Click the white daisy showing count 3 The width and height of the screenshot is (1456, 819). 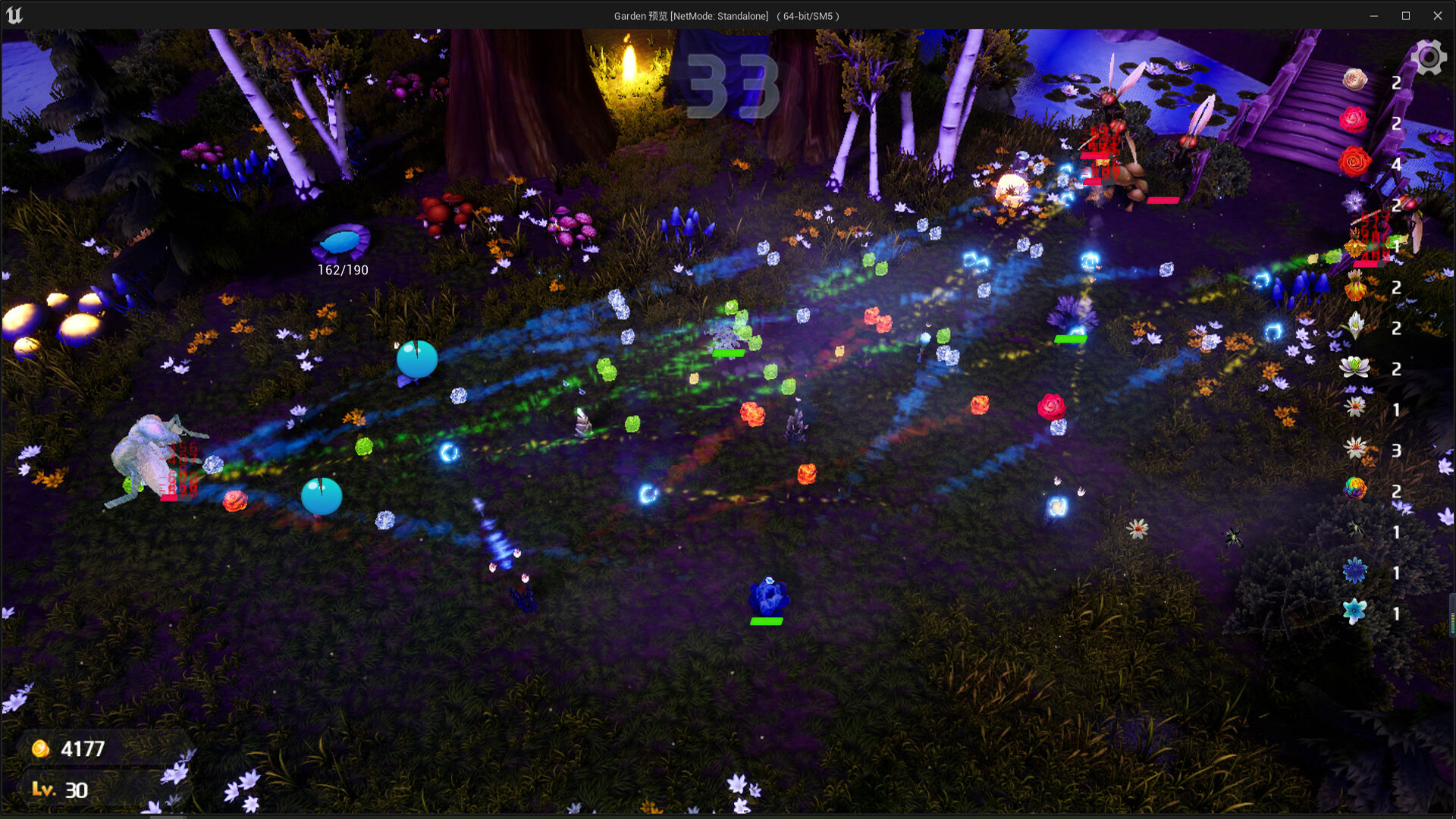pyautogui.click(x=1354, y=447)
